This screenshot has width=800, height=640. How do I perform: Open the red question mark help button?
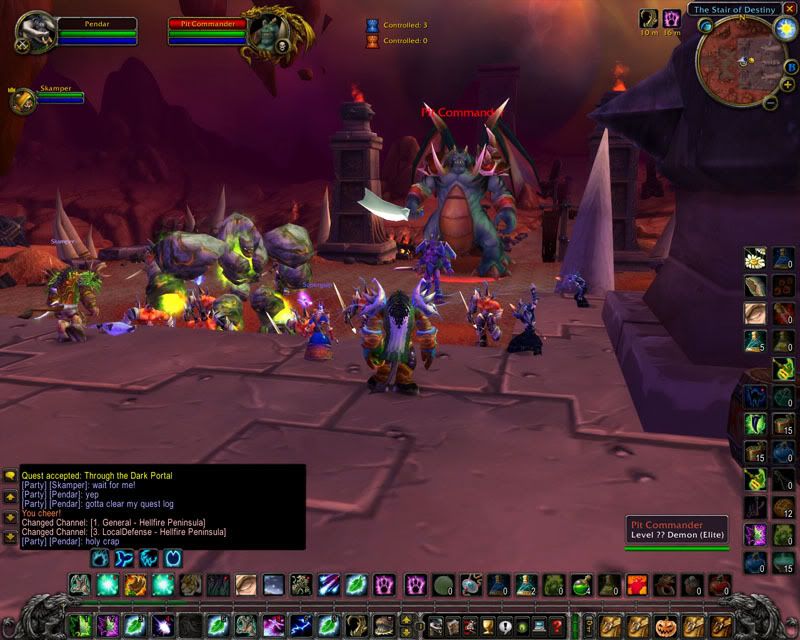[x=557, y=627]
